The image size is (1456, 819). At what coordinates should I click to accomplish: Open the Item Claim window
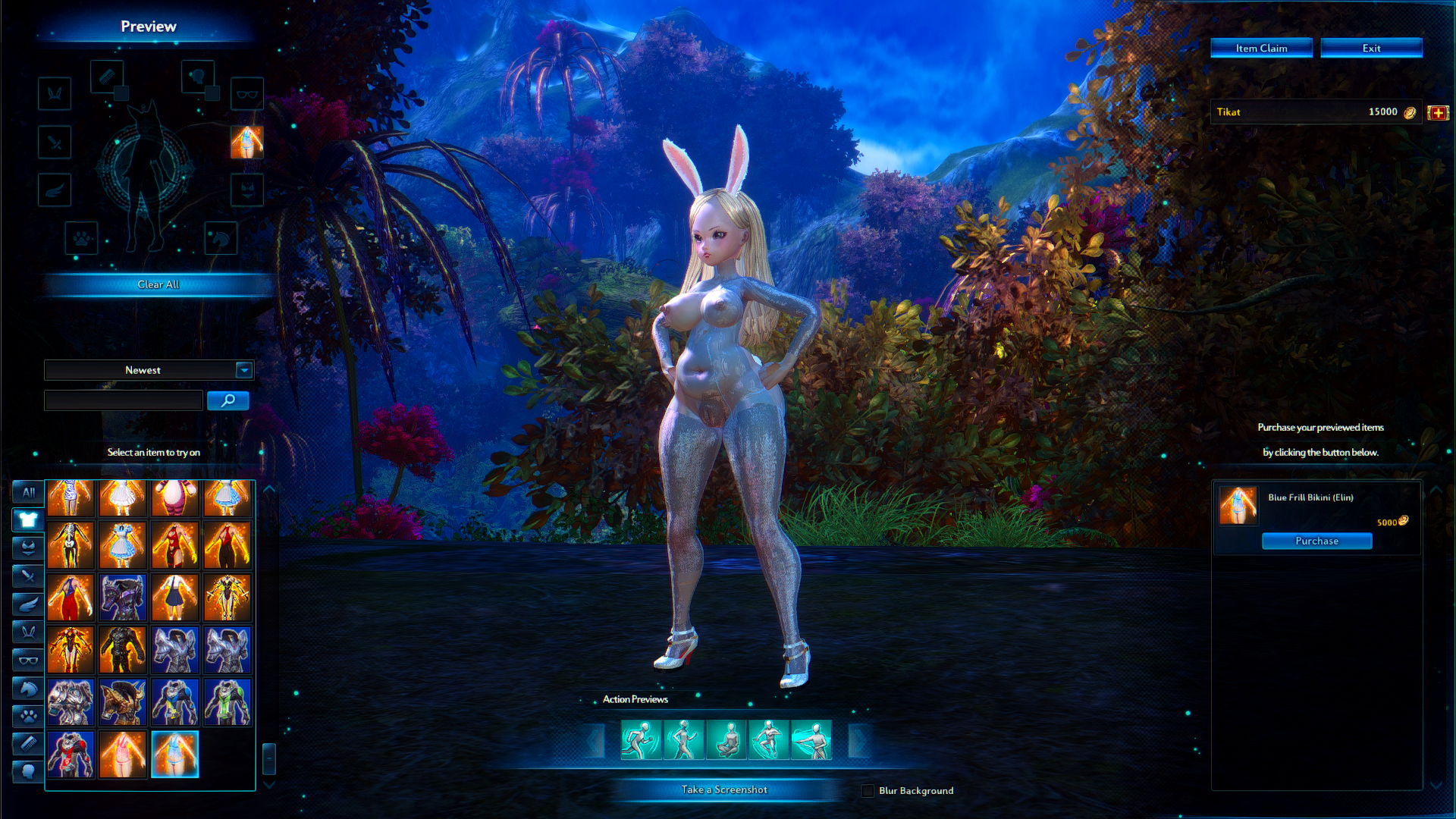pos(1261,47)
